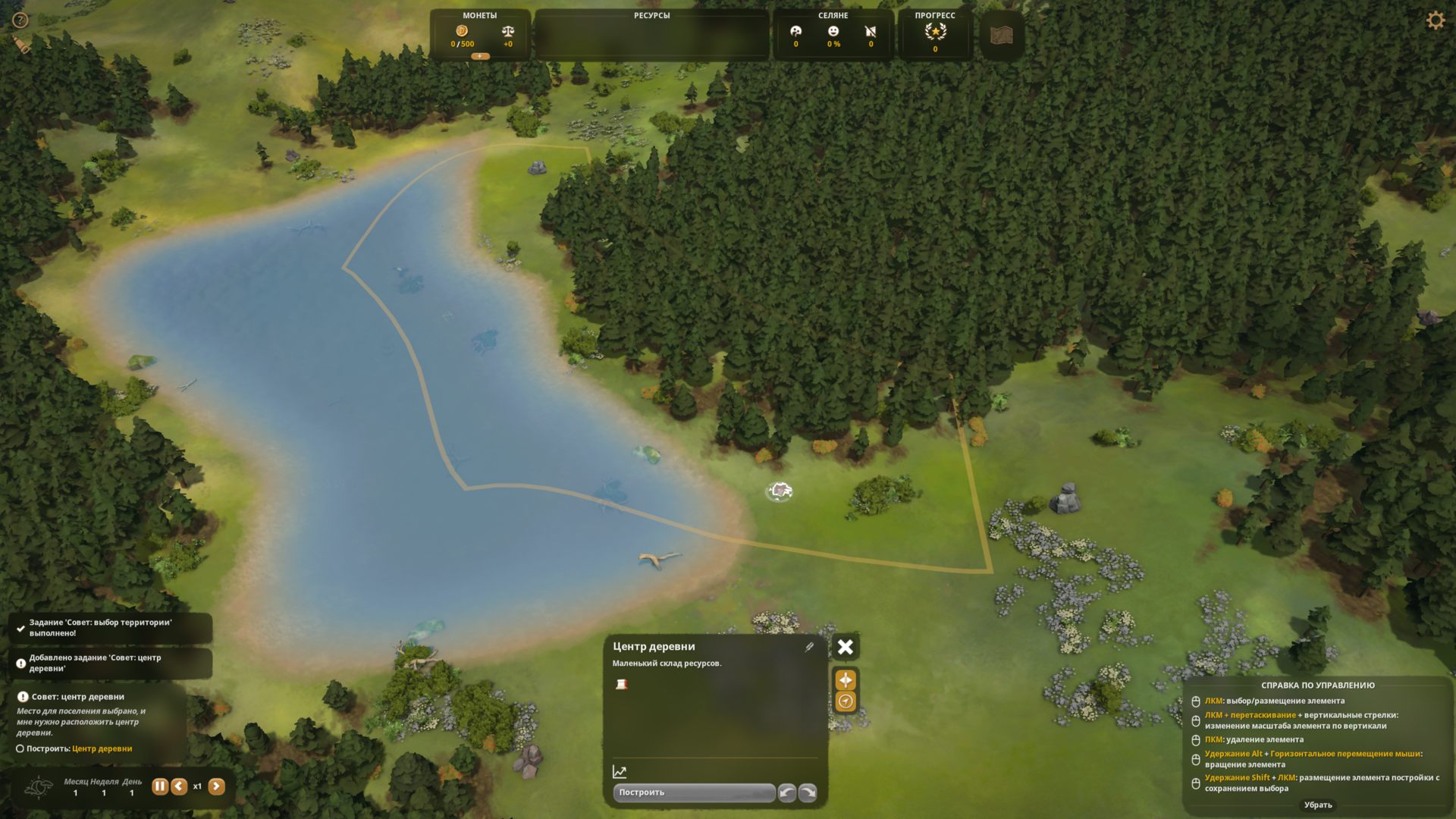Image resolution: width=1456 pixels, height=819 pixels.
Task: Increase game speed with the right arrow
Action: (216, 786)
